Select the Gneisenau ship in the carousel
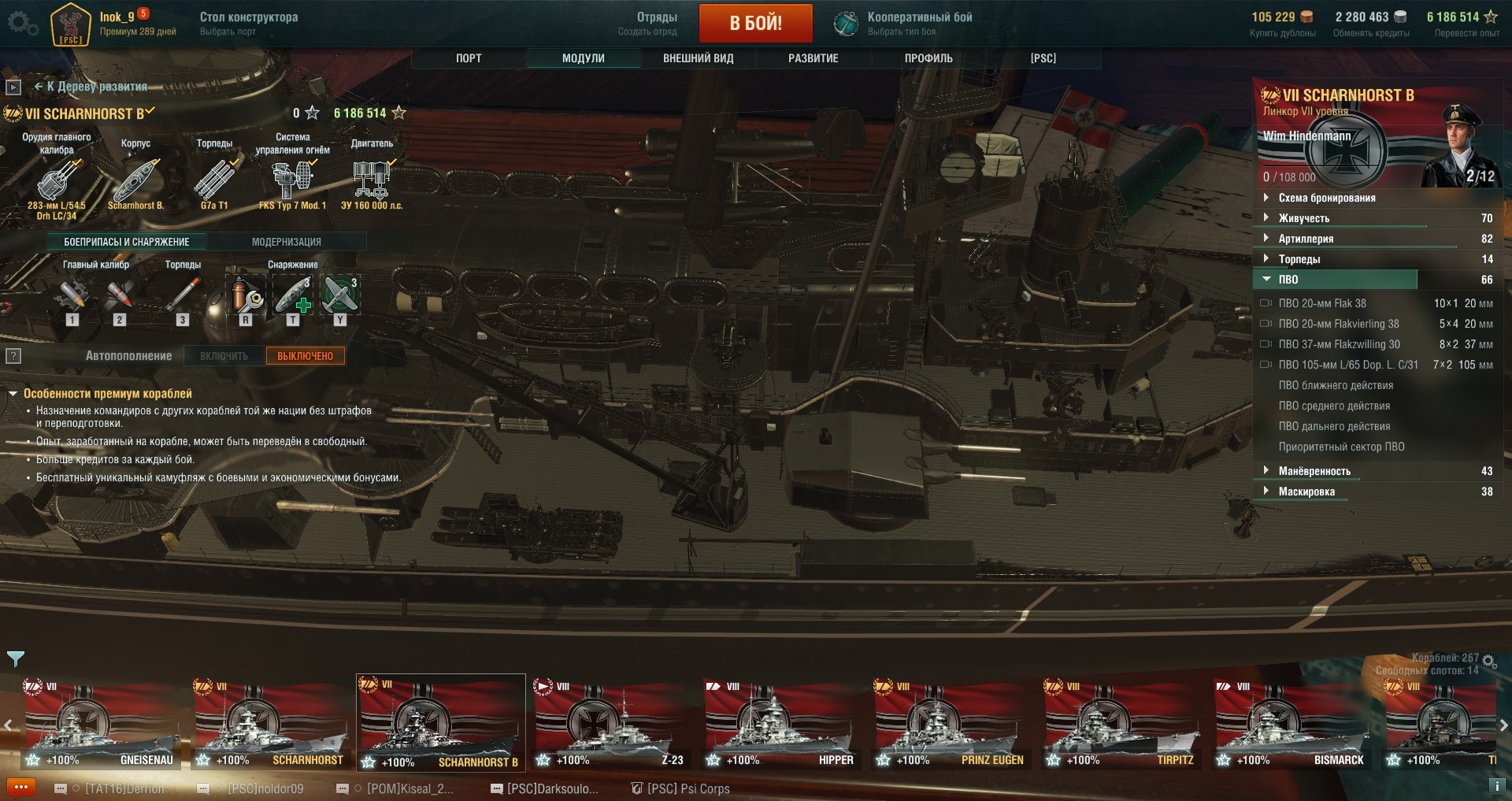The image size is (1512, 801). point(100,725)
